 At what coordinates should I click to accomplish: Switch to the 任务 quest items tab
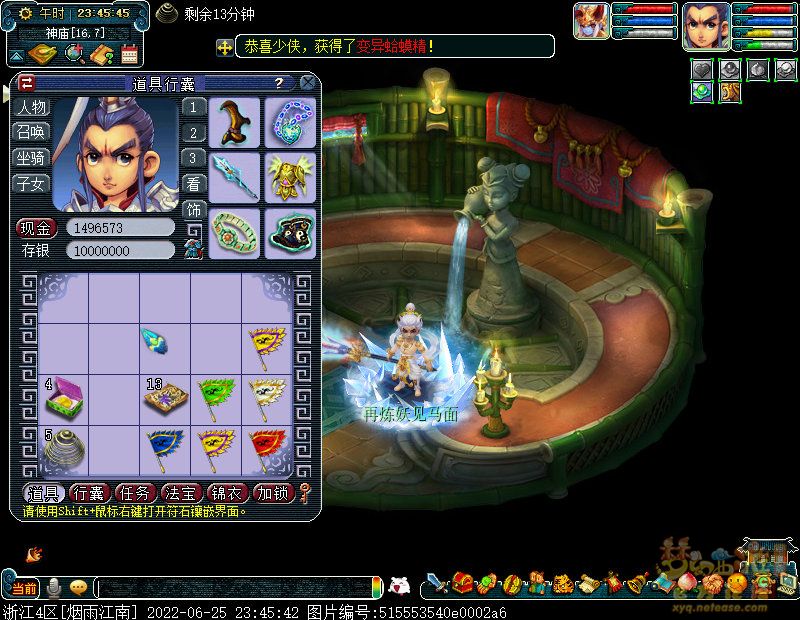(135, 493)
